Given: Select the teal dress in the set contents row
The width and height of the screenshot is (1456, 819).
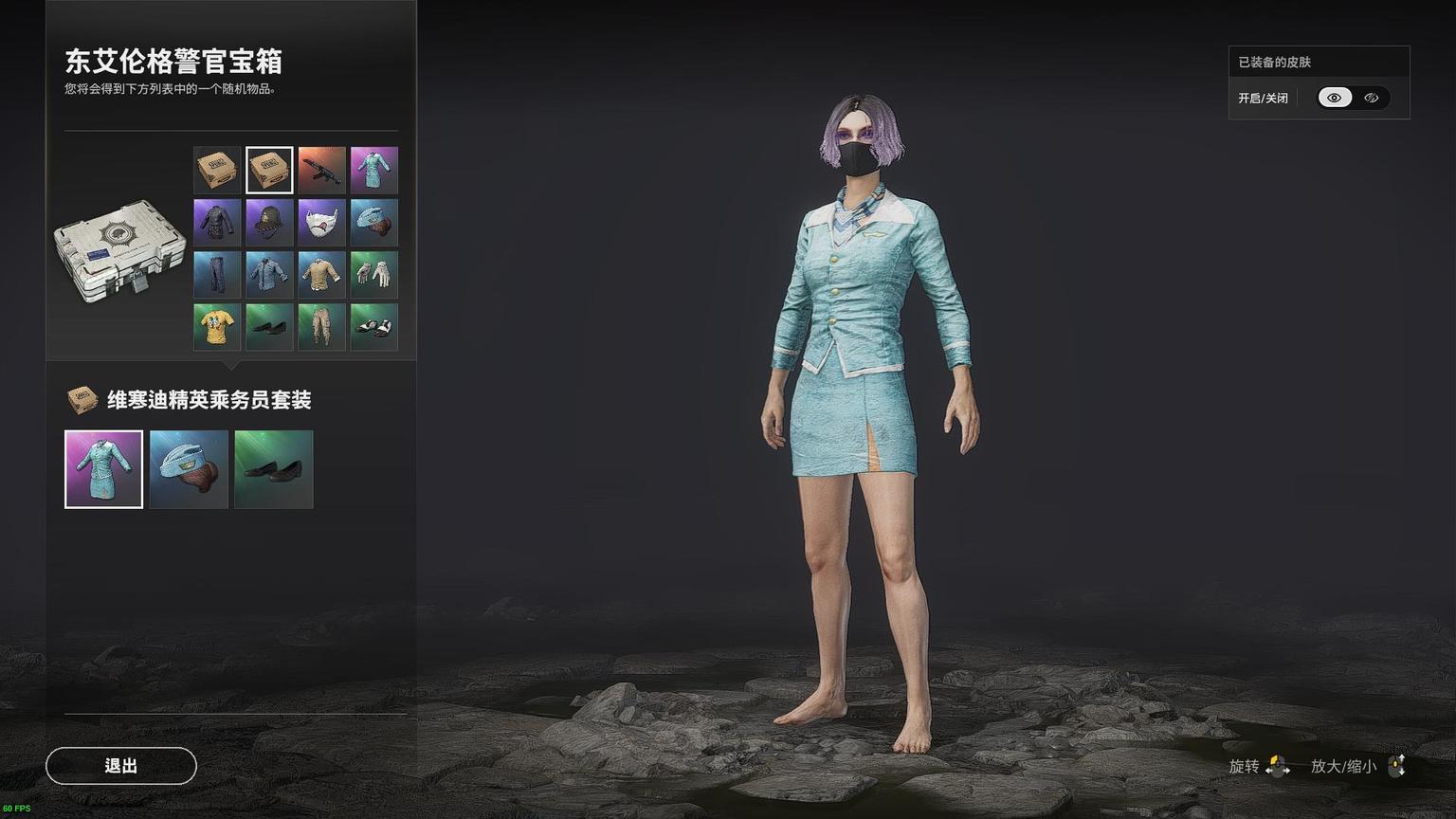Looking at the screenshot, I should coord(104,469).
